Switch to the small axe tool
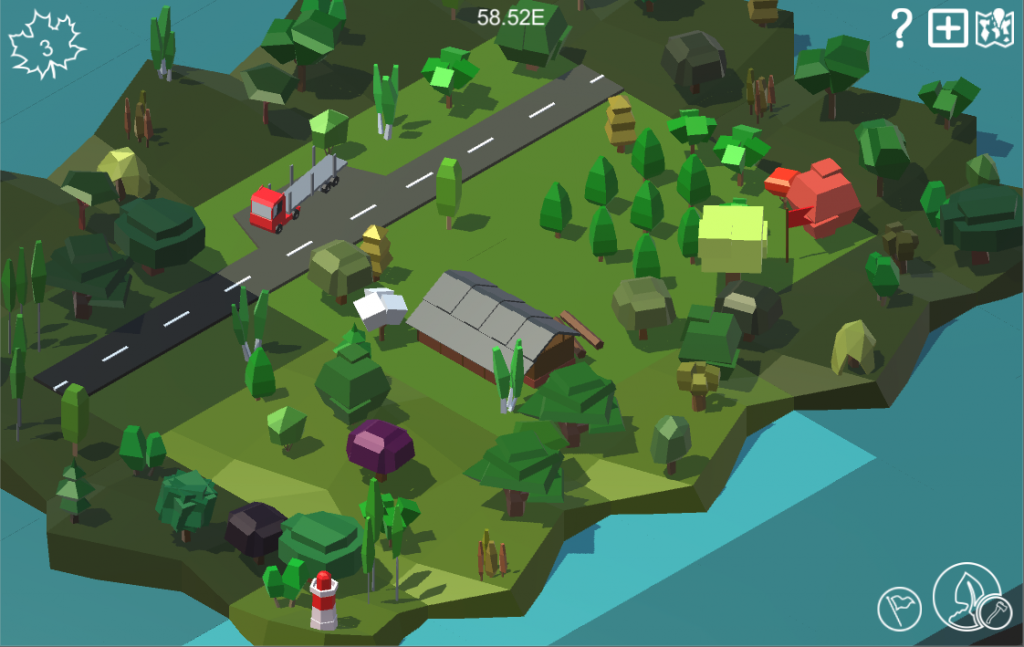 [x=994, y=610]
